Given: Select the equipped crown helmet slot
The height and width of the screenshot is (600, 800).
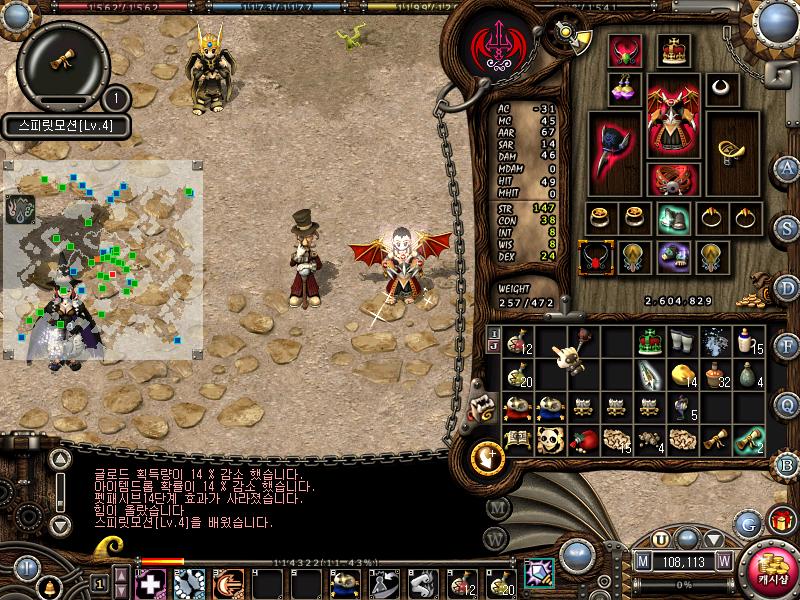Looking at the screenshot, I should click(x=674, y=50).
